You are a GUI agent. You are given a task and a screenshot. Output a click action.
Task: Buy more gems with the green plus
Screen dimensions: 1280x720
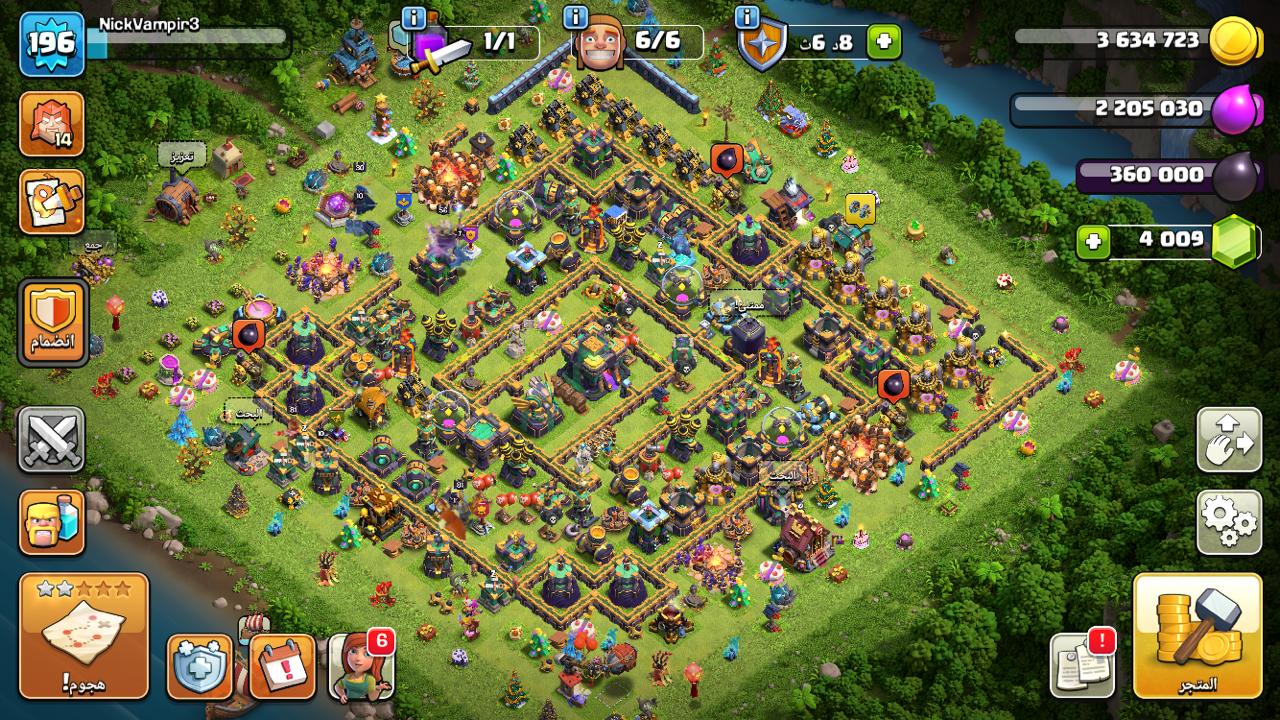pos(1094,242)
